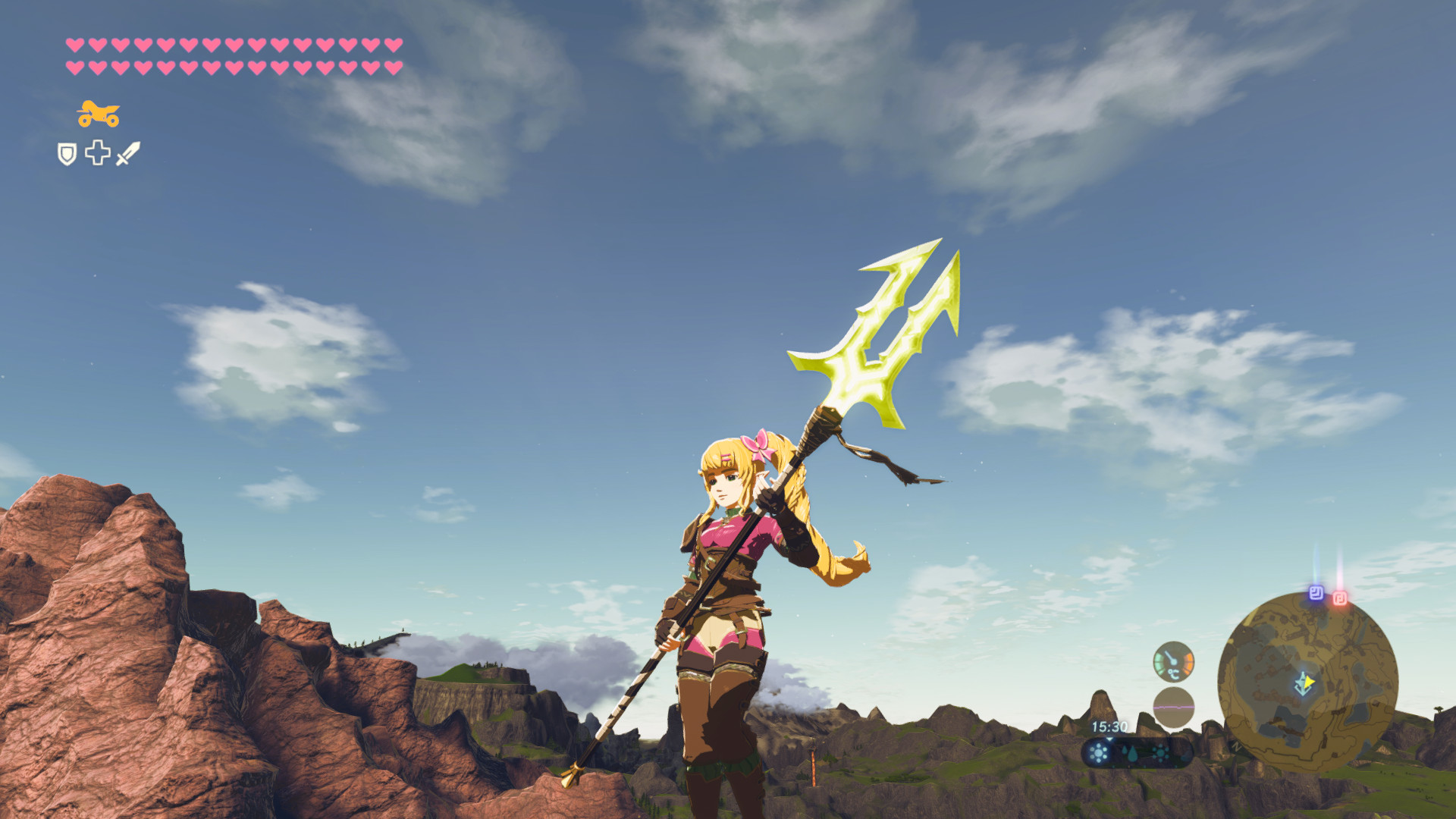The width and height of the screenshot is (1456, 819).
Task: Select the pink shrine marker above the minimap
Action: [x=1340, y=597]
